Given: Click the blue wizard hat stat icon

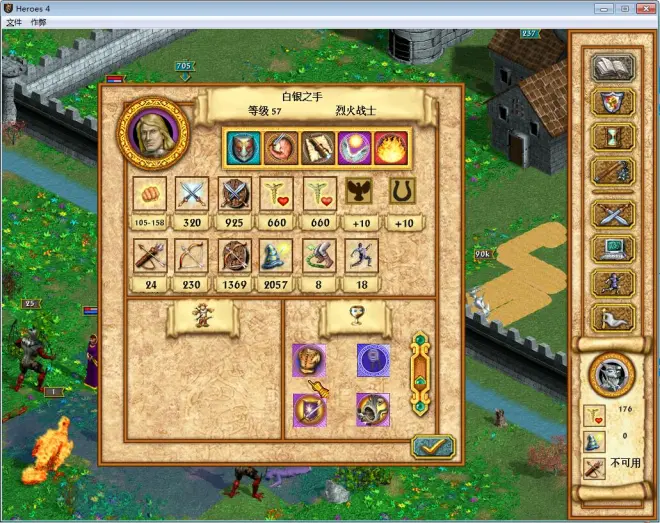Looking at the screenshot, I should click(x=276, y=256).
